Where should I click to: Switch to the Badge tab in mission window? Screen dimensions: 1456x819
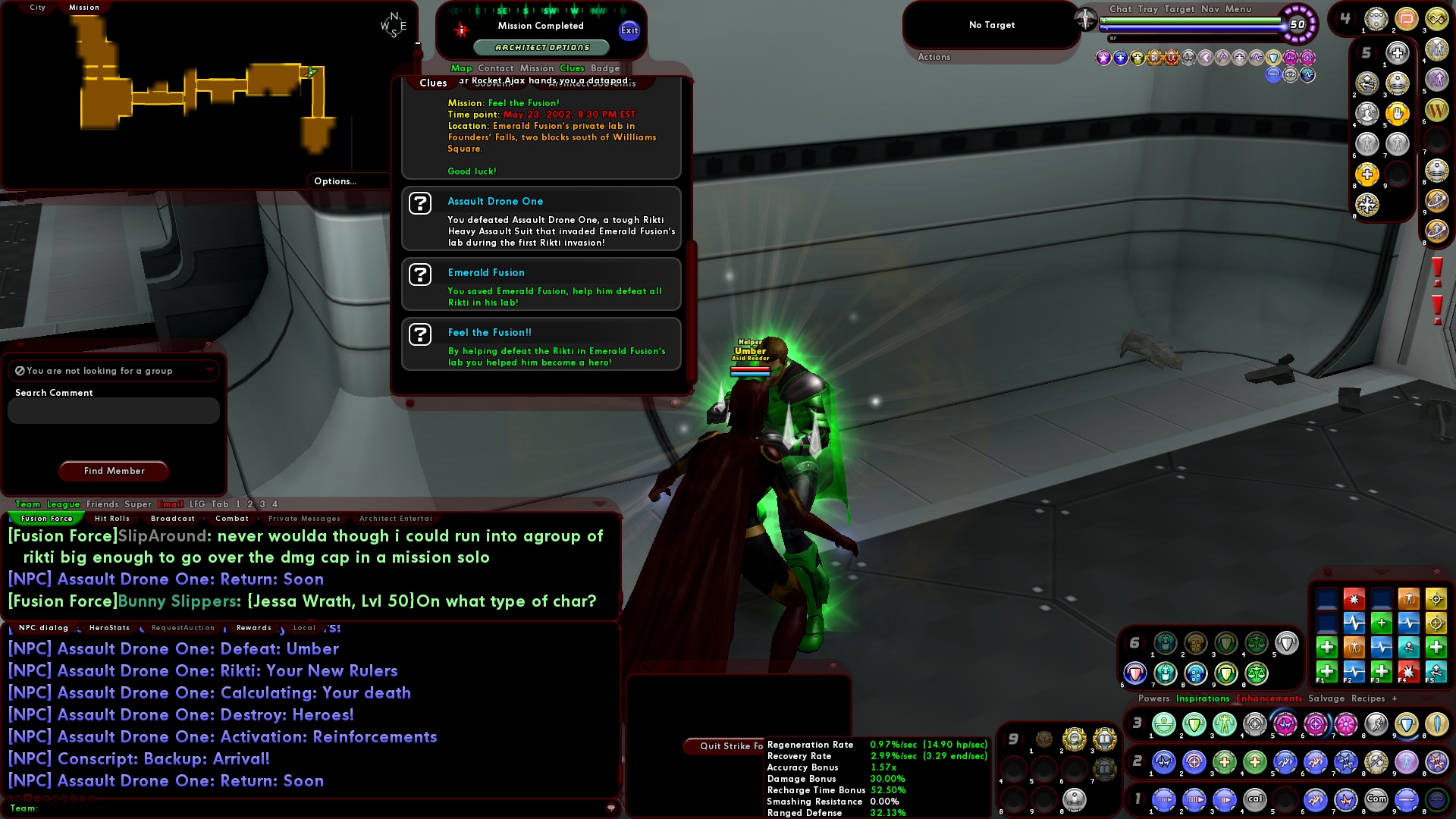[x=604, y=68]
